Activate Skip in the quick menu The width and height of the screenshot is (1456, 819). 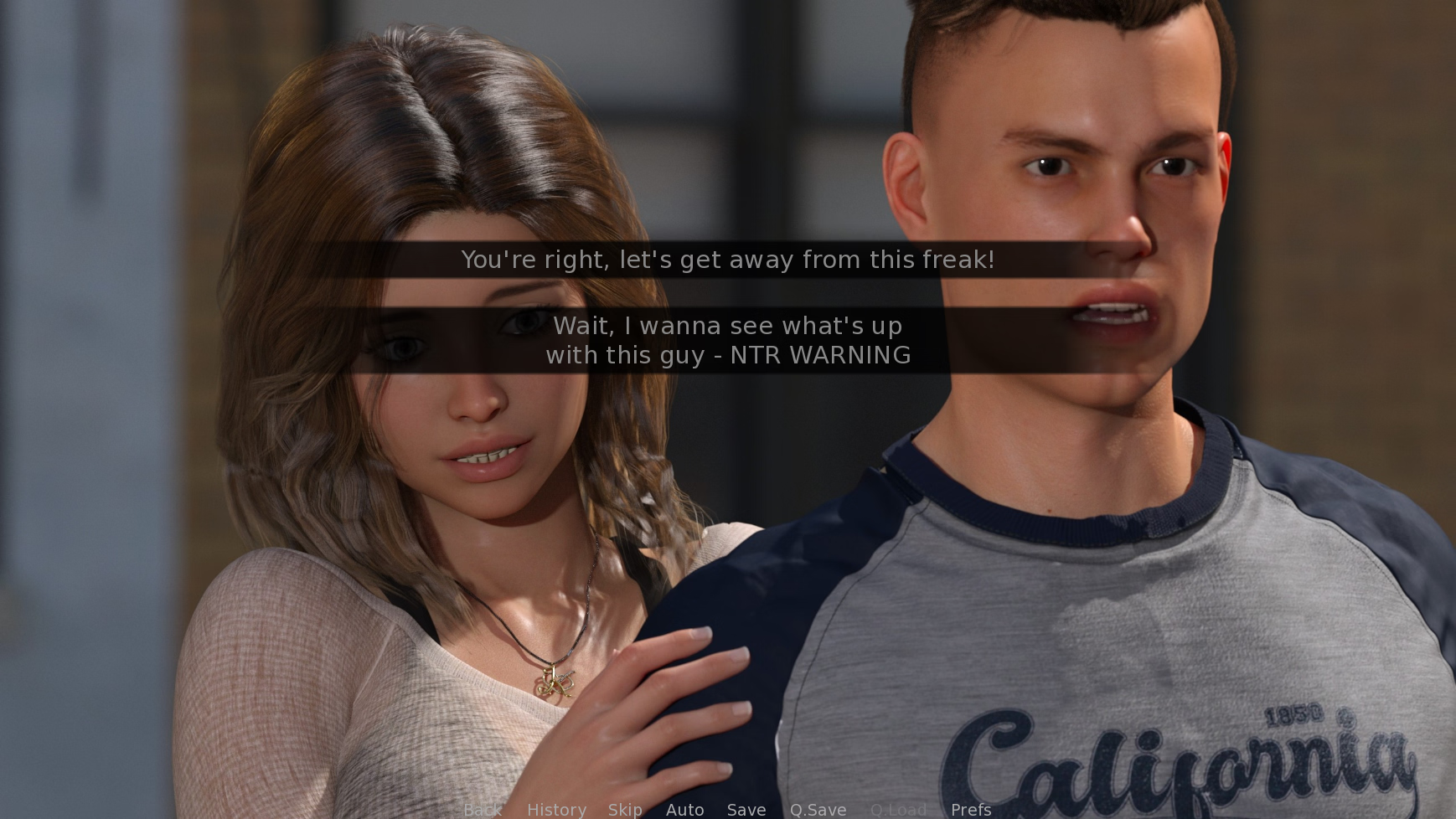(x=625, y=809)
